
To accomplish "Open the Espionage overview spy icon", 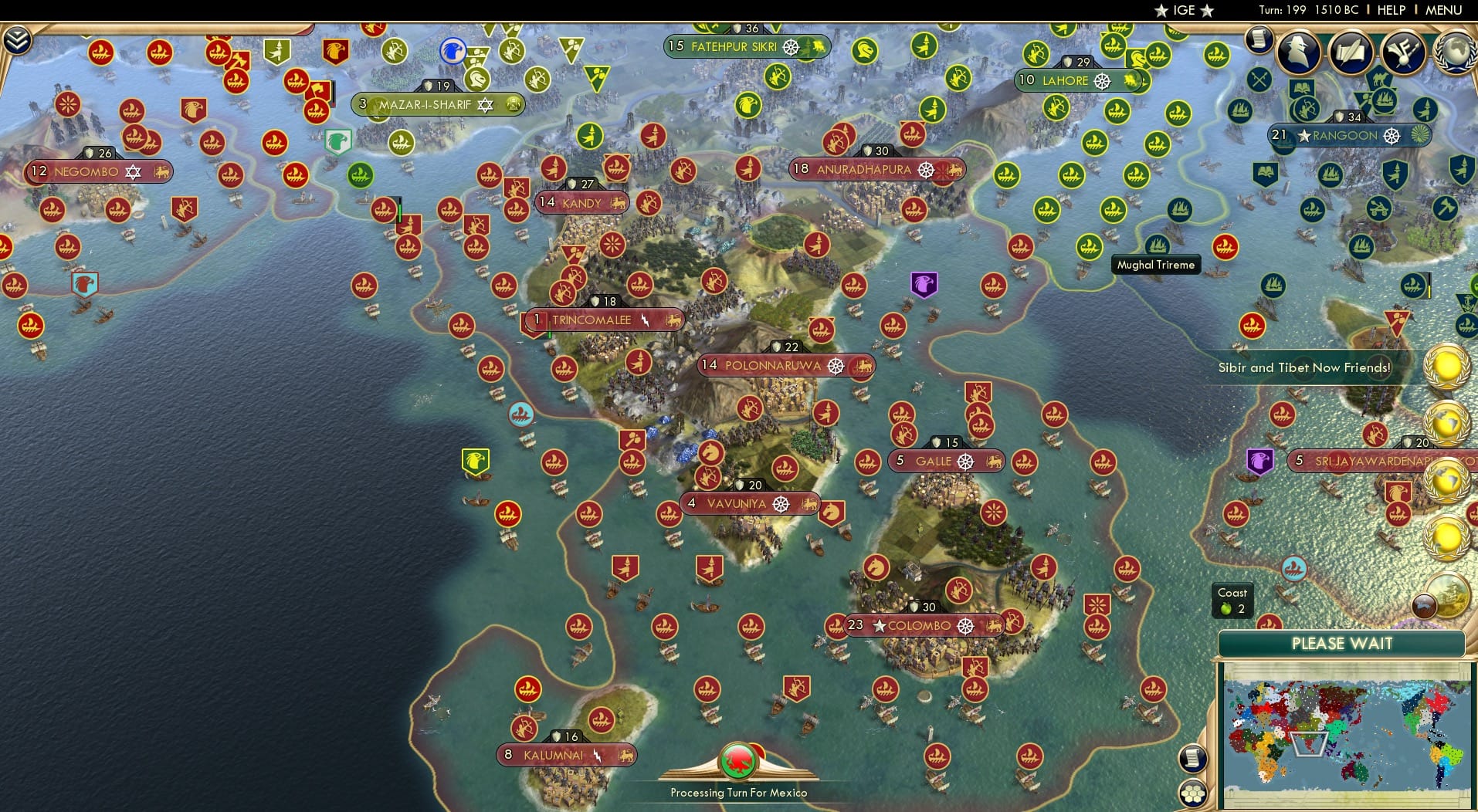I will click(1298, 52).
